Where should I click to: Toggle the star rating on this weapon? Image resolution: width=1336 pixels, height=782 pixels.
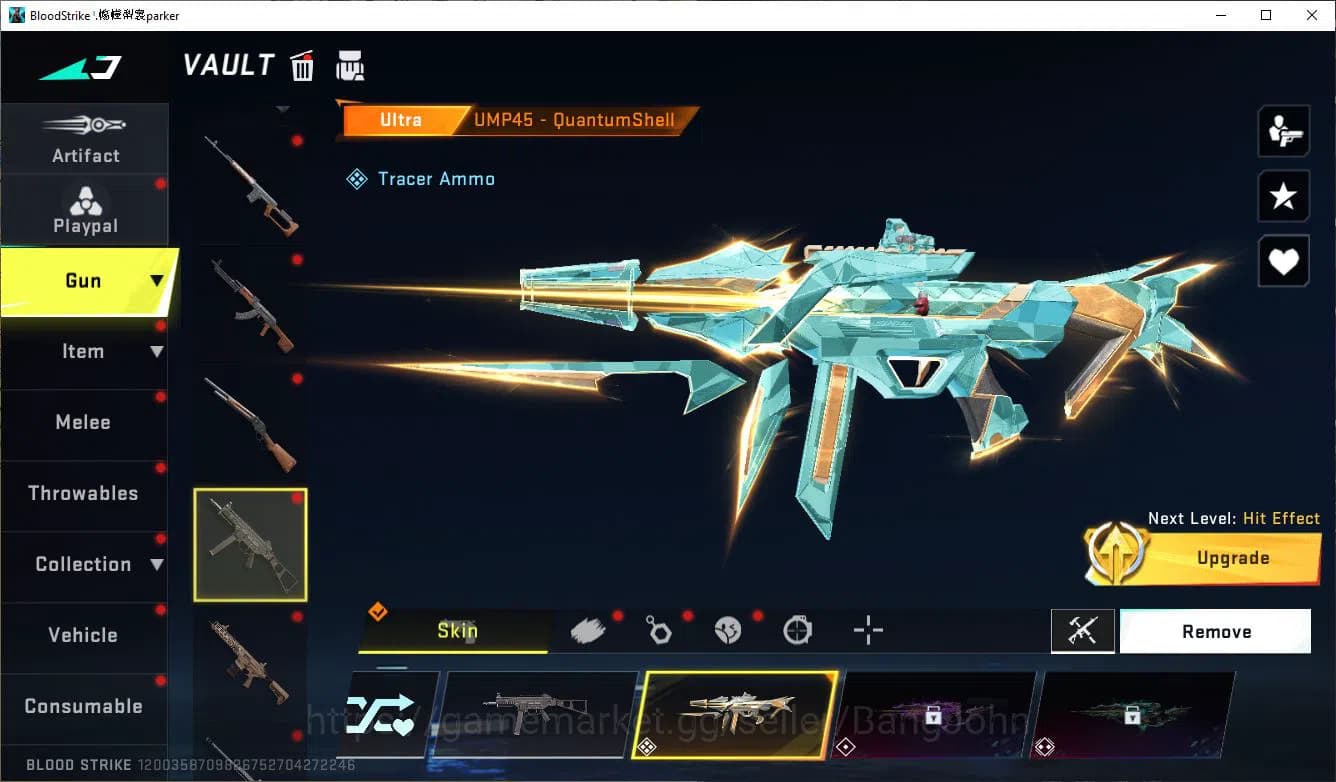(1283, 196)
